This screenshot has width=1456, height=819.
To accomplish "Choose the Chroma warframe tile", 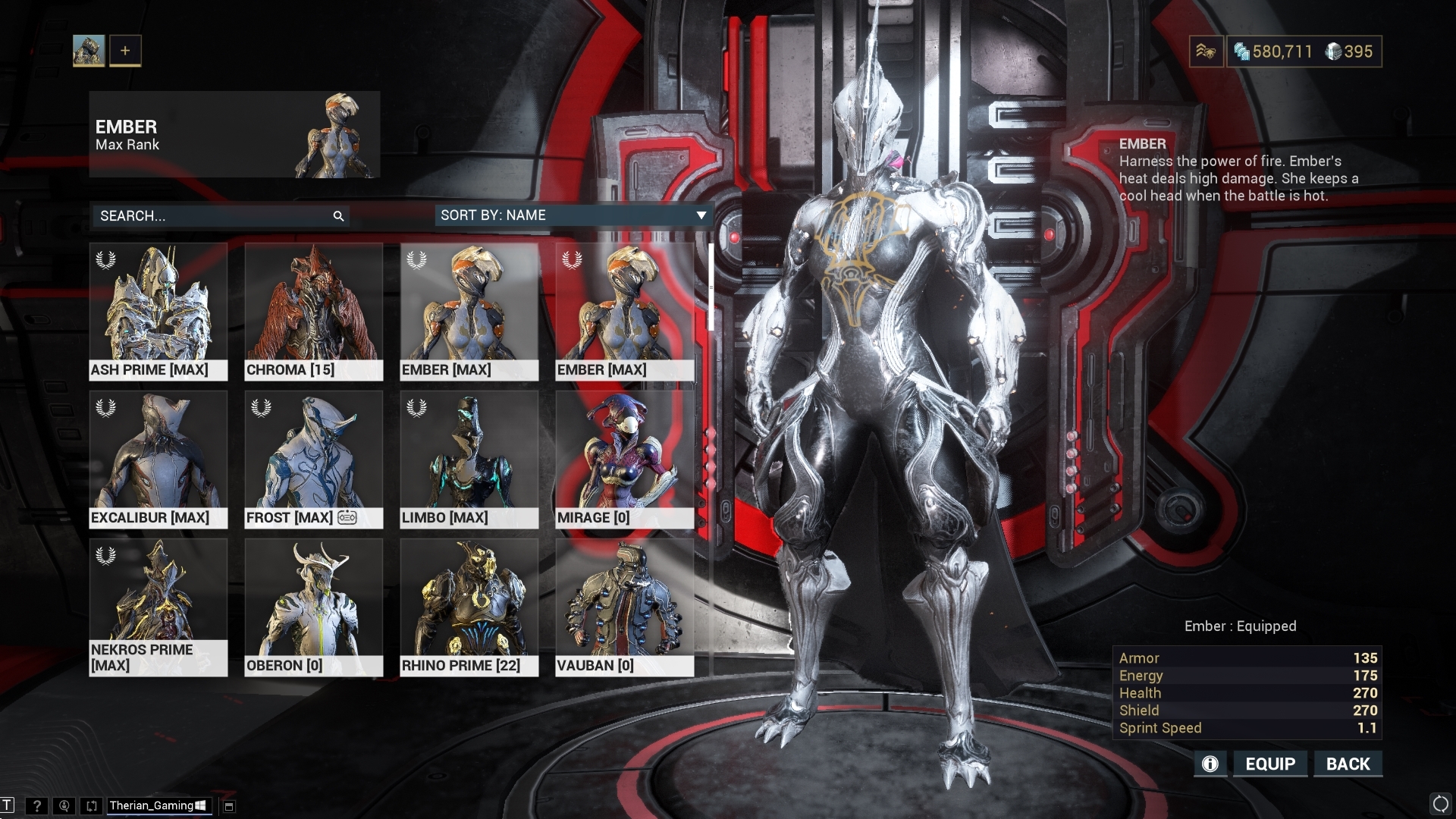I will point(314,311).
